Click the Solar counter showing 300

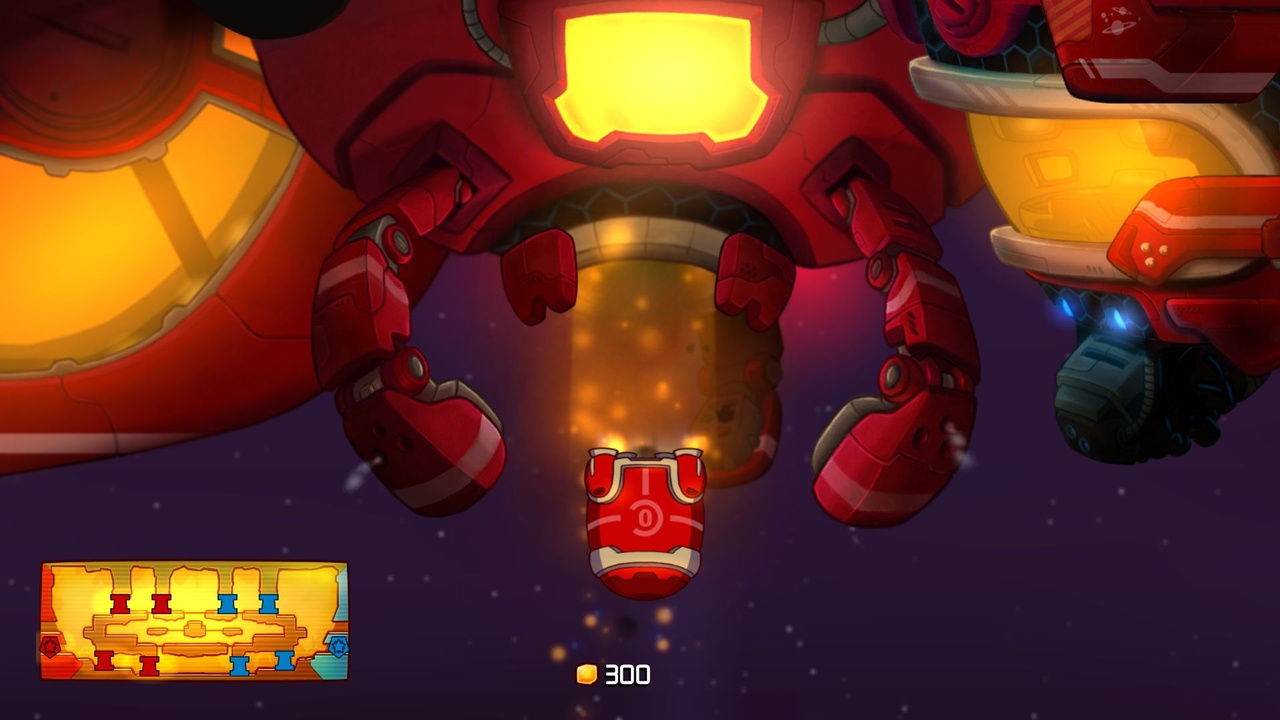click(625, 675)
